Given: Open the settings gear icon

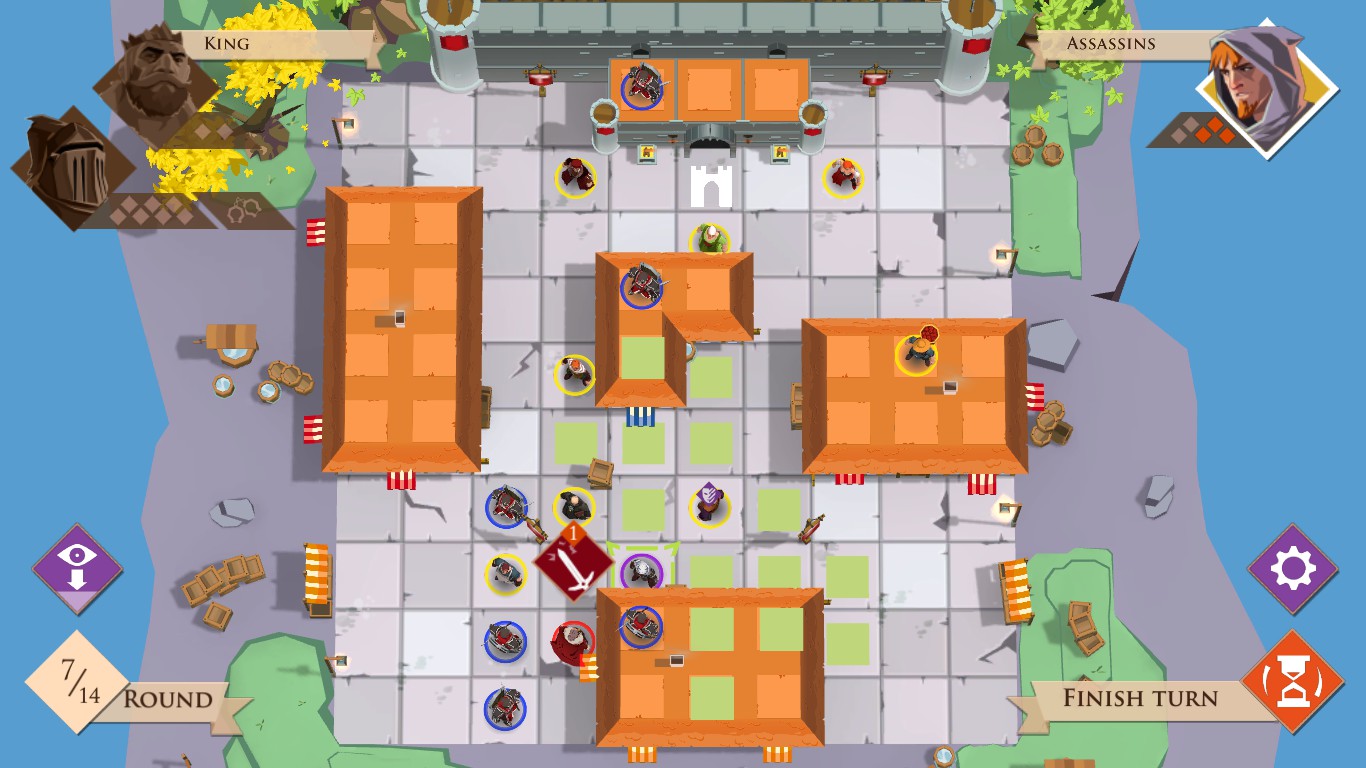Looking at the screenshot, I should tap(1294, 570).
